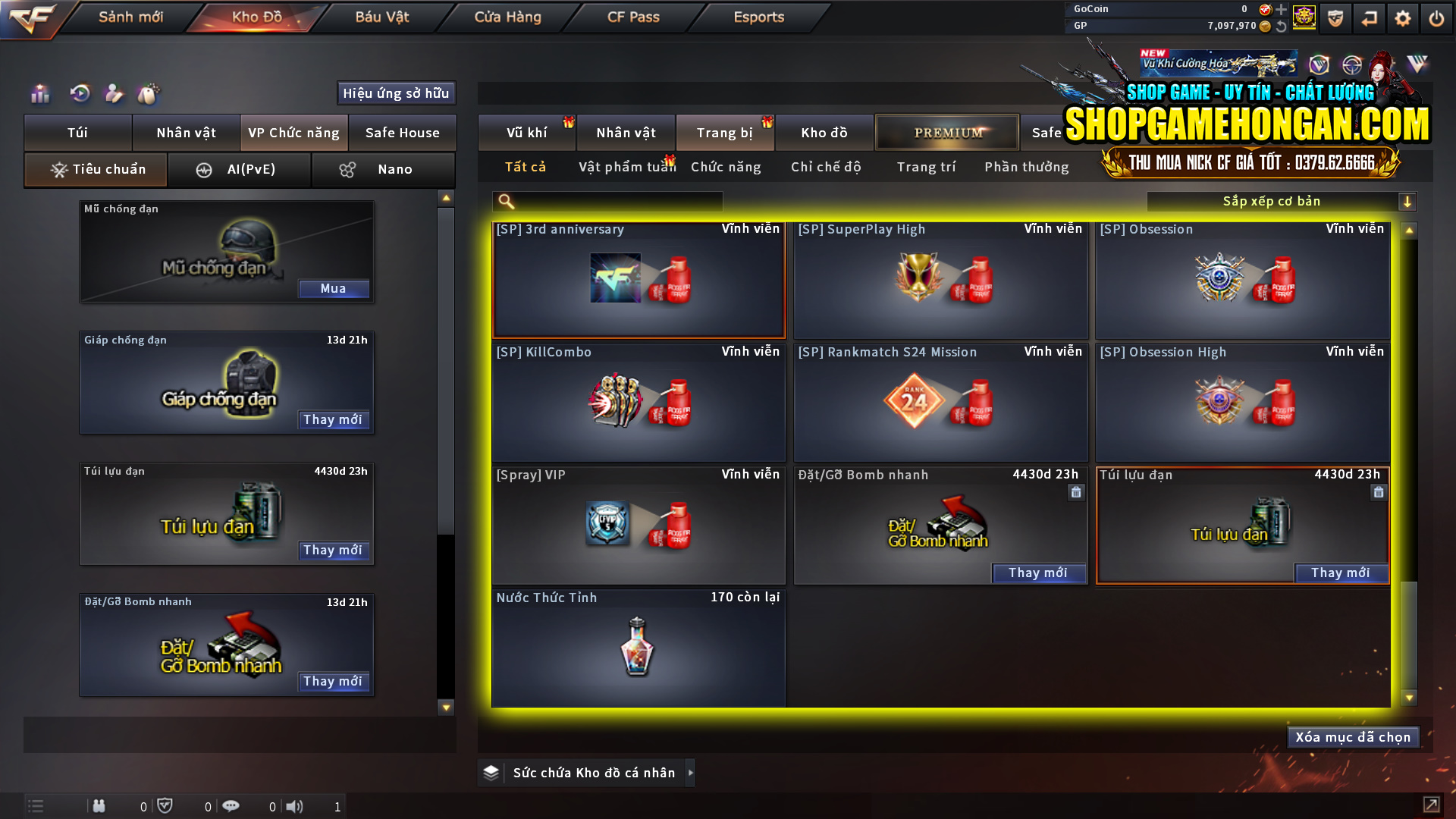Open the chat bubble icon in the bottom bar
This screenshot has height=819, width=1456.
click(x=231, y=806)
